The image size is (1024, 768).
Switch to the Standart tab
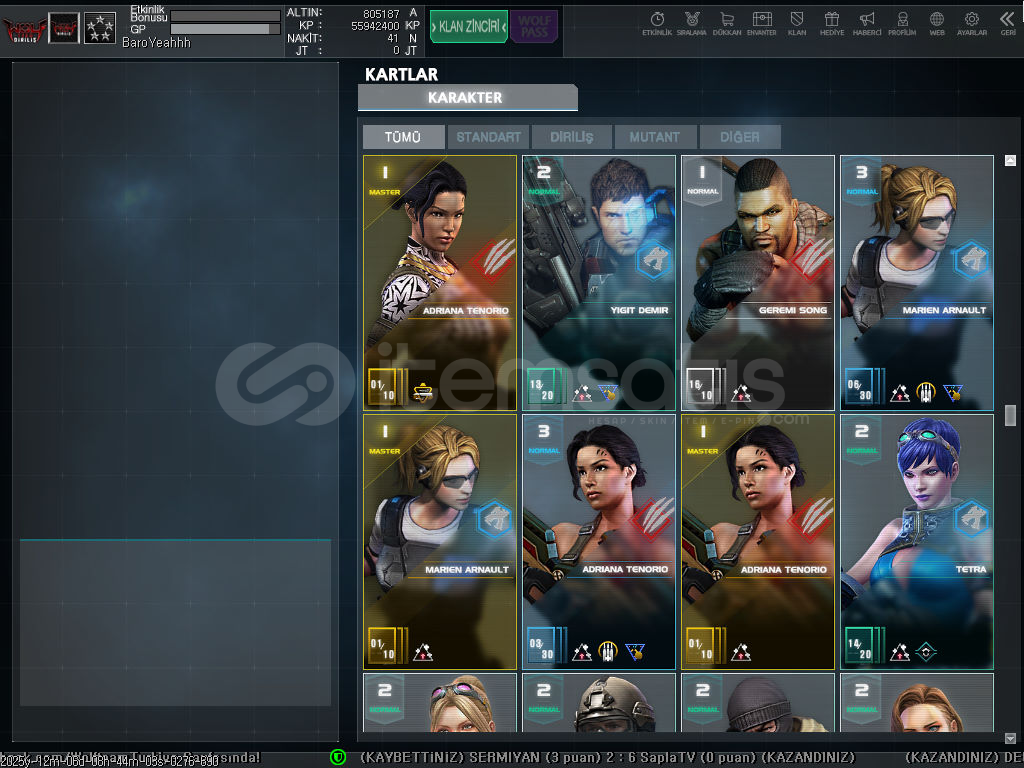[x=489, y=137]
